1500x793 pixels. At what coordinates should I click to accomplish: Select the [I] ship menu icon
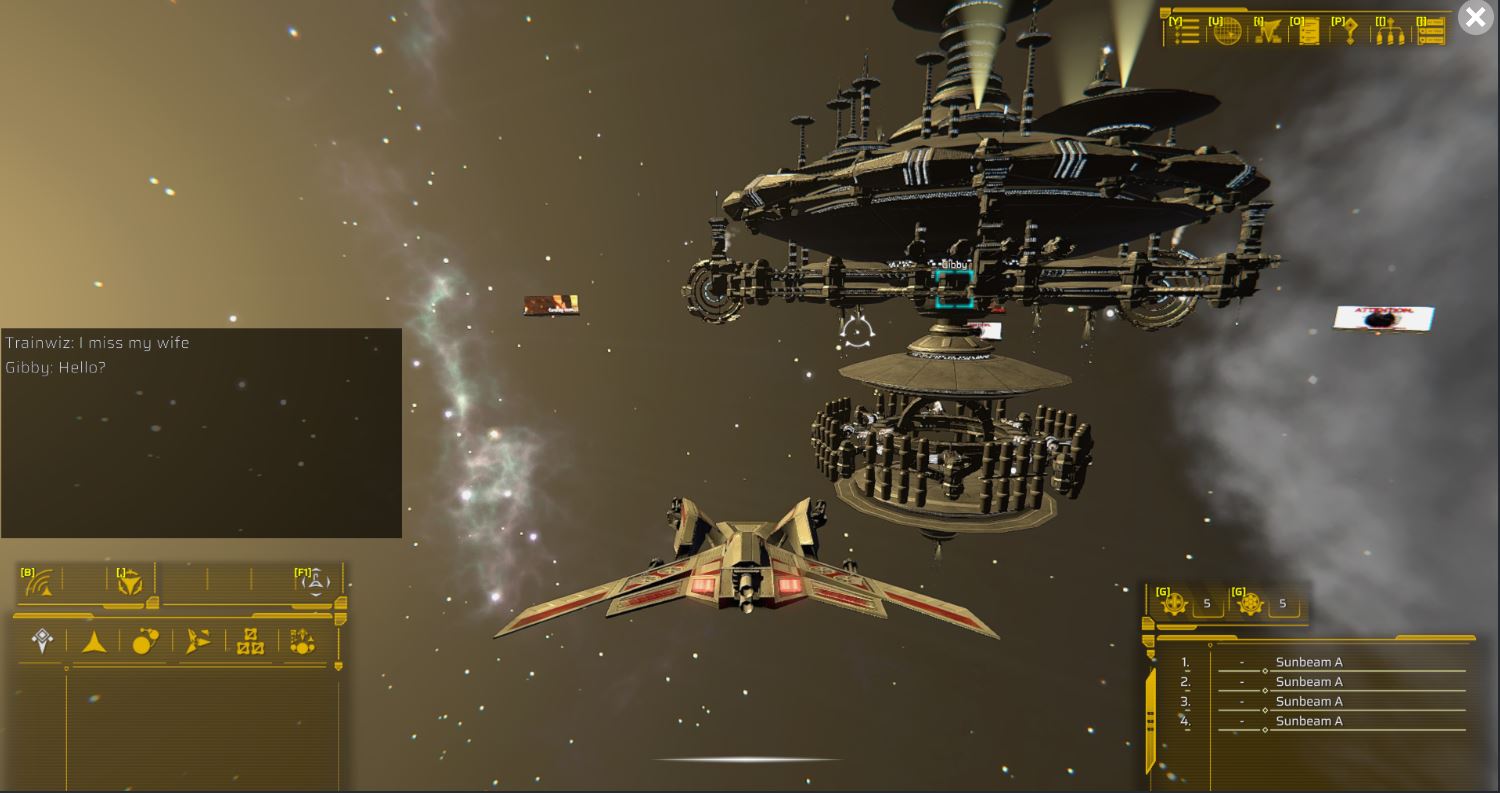[1268, 32]
